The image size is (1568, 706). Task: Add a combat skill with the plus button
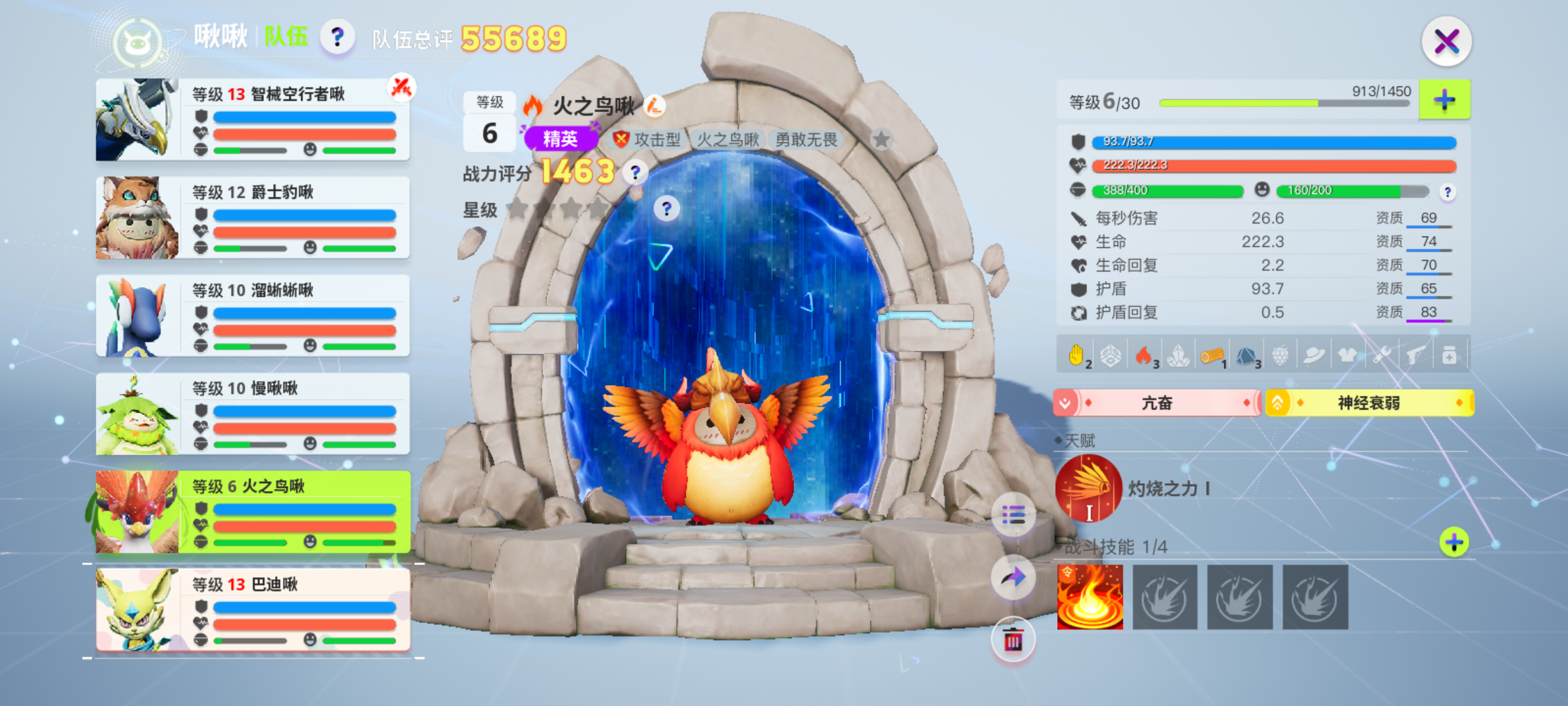coord(1454,542)
